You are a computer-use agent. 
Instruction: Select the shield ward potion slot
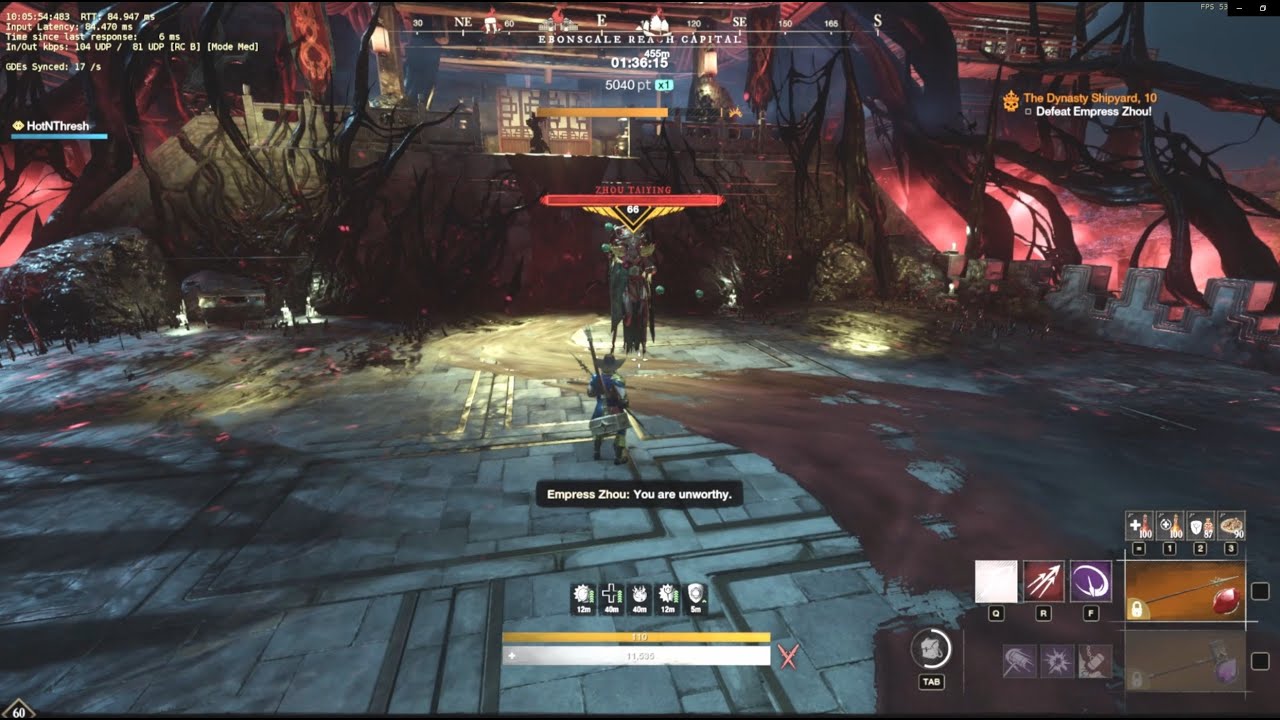coord(1200,525)
